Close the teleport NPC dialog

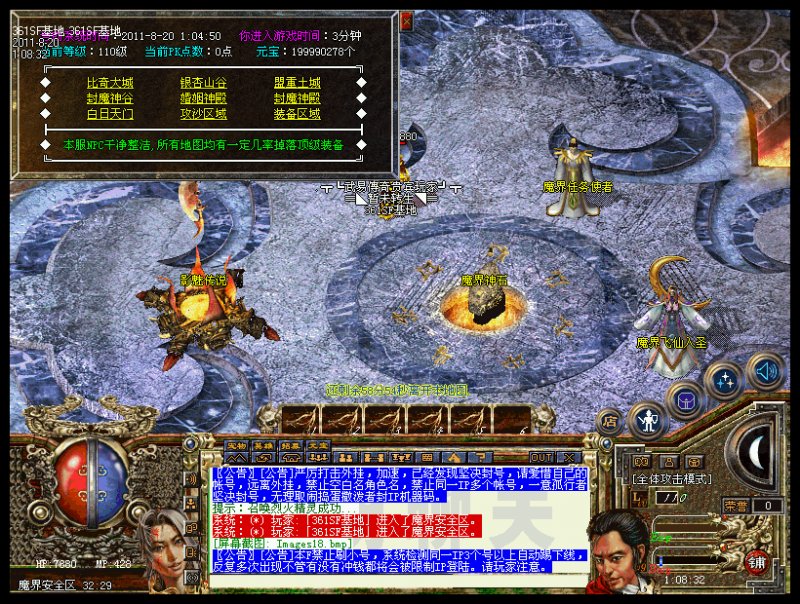(406, 20)
